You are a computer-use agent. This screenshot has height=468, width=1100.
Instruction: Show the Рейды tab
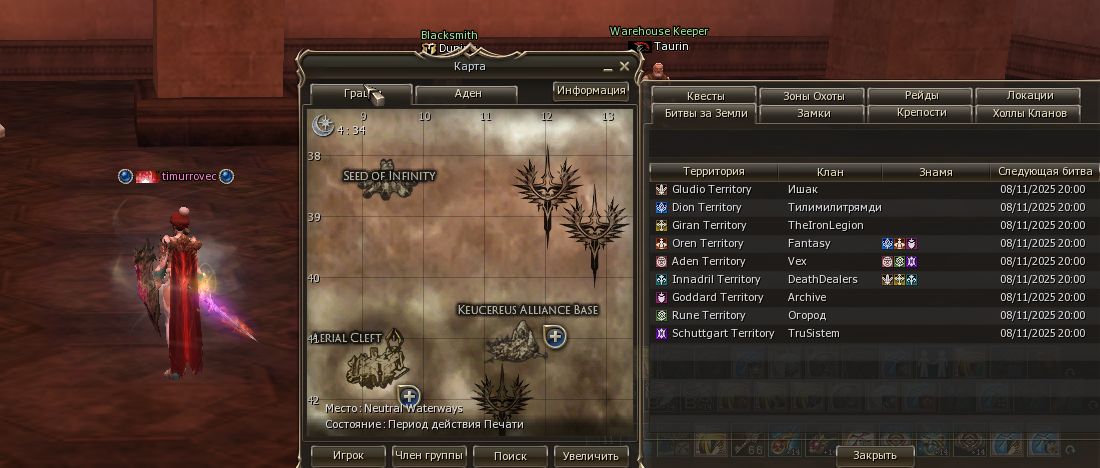[x=921, y=96]
